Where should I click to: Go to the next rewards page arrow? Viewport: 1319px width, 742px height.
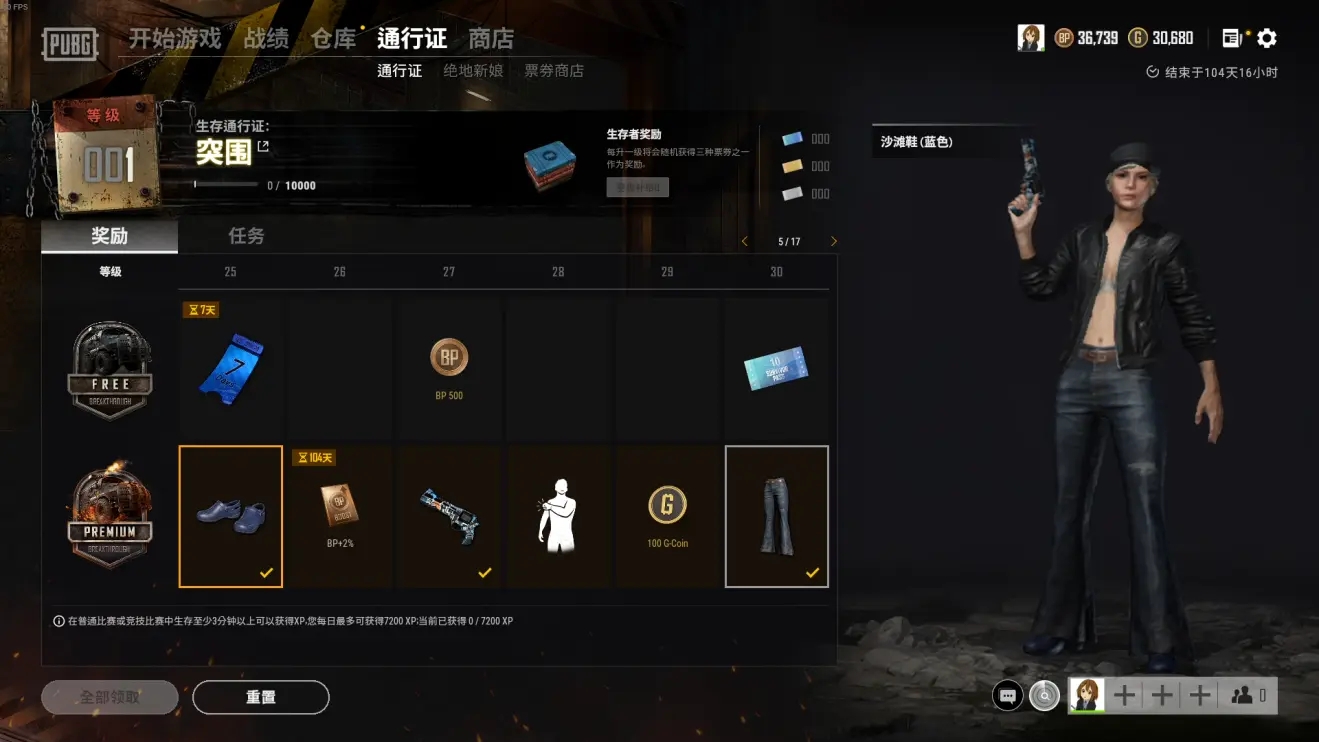834,242
